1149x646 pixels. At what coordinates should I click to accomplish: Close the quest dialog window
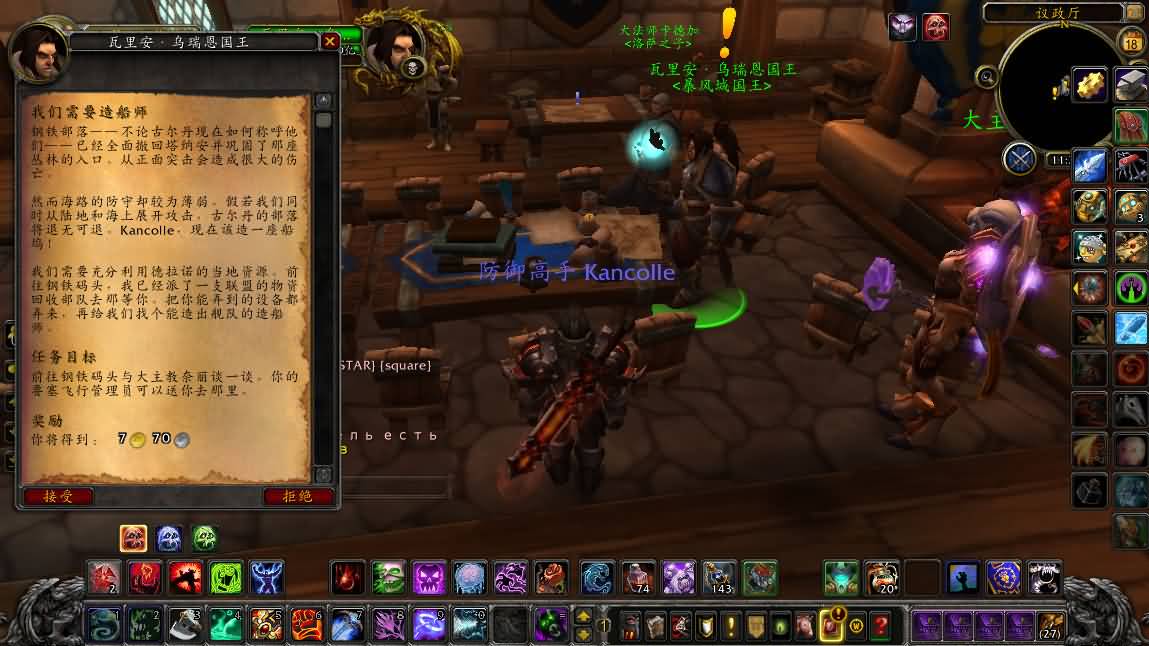pyautogui.click(x=329, y=42)
